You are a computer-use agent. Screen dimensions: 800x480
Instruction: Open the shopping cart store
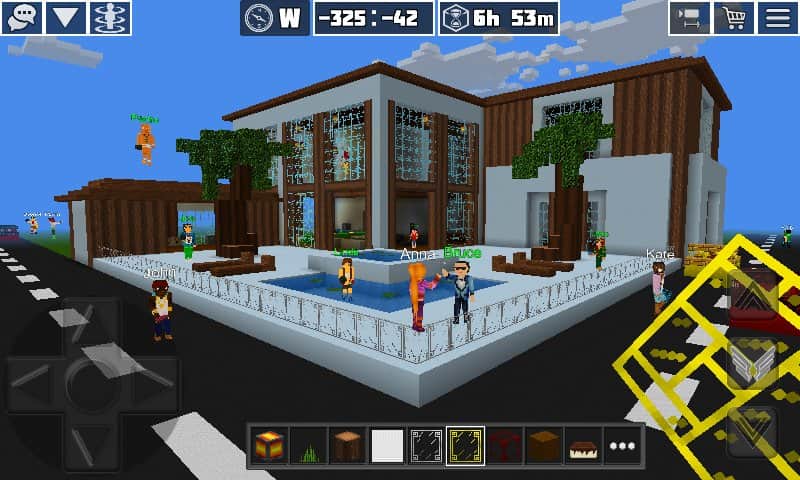click(x=734, y=18)
